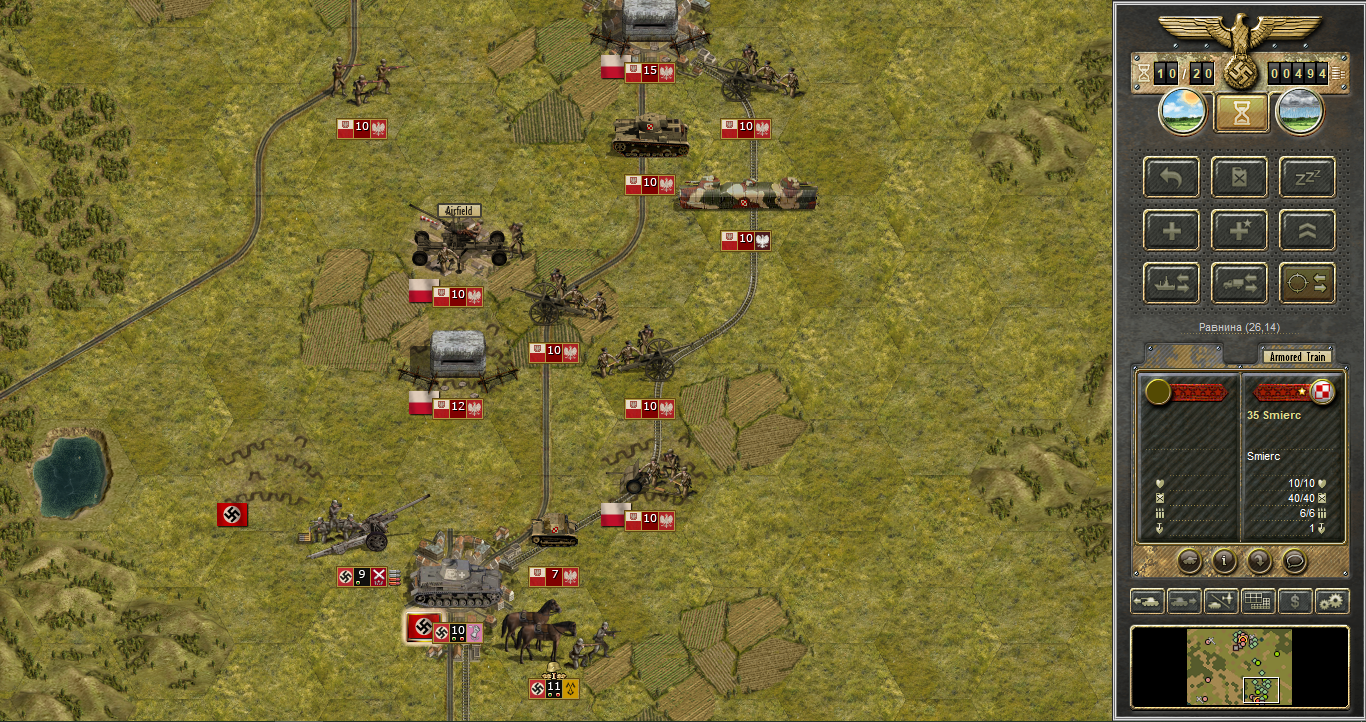End the turn with the hourglass button

click(x=1241, y=112)
